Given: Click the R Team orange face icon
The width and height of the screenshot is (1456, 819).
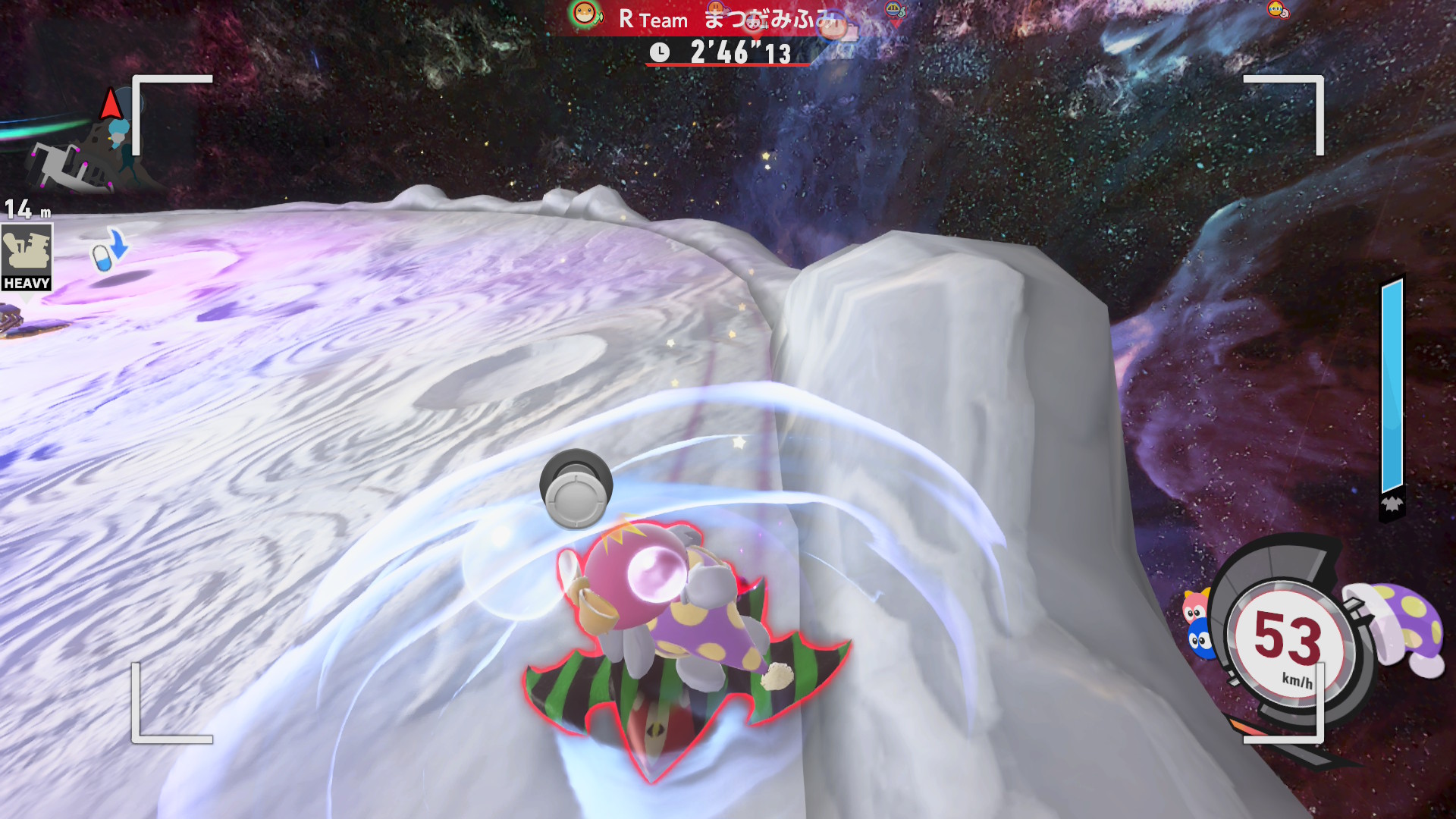Looking at the screenshot, I should pos(585,14).
